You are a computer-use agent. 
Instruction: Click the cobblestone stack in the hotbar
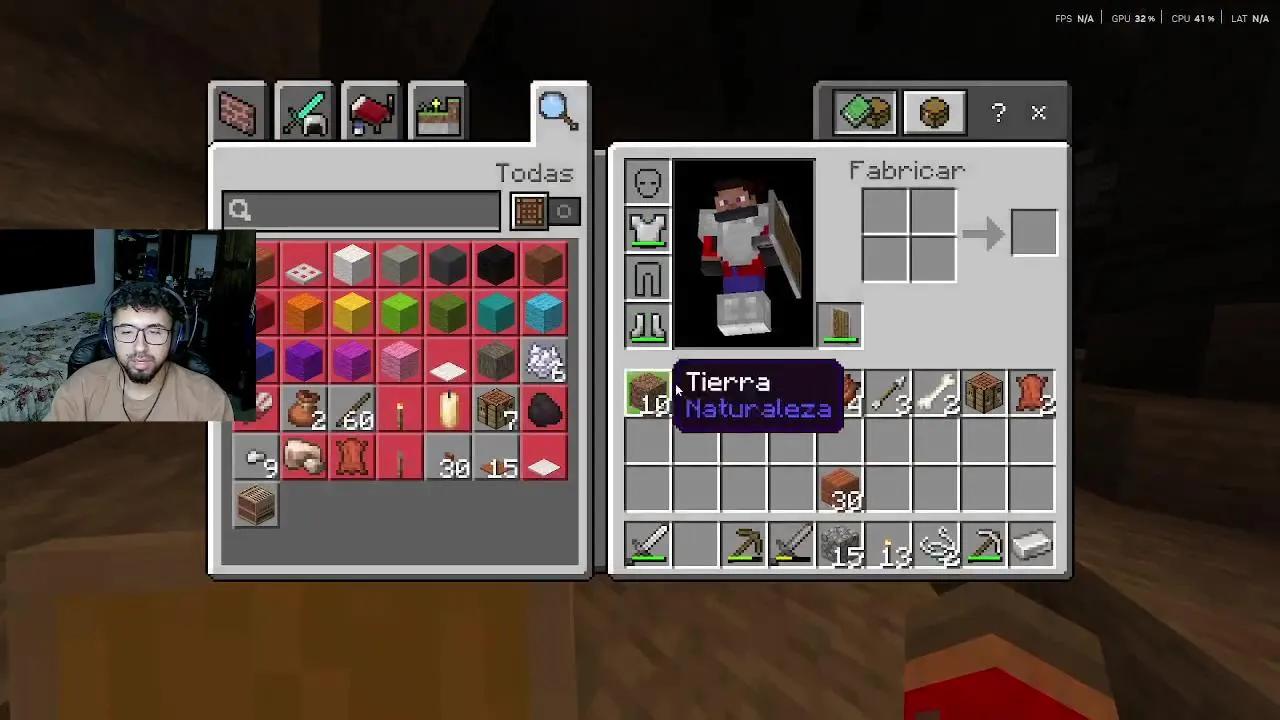[x=840, y=545]
